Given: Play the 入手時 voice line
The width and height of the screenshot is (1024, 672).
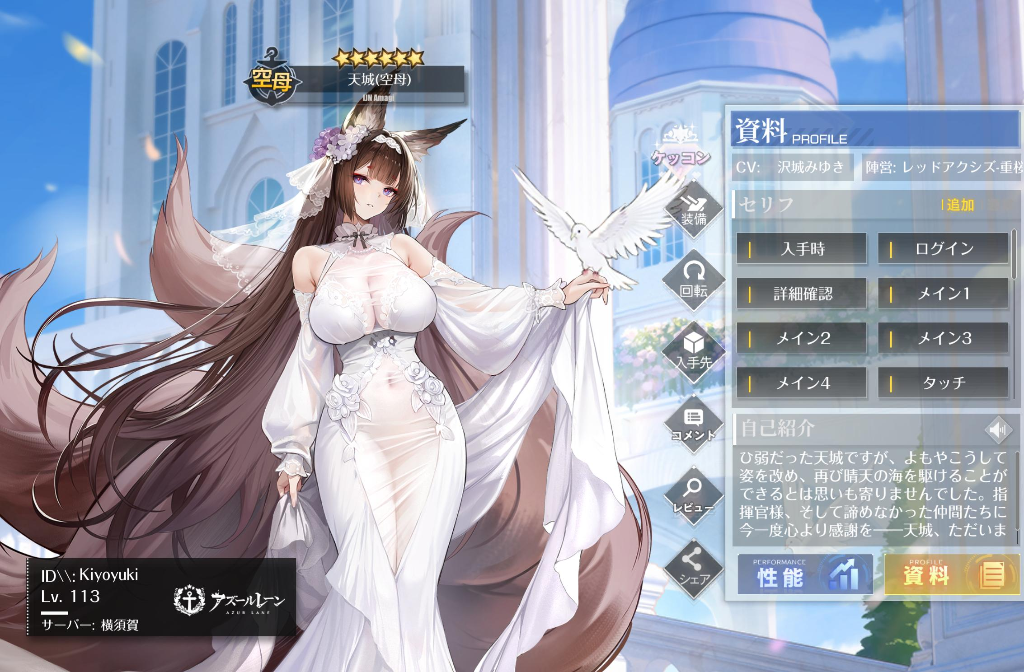Looking at the screenshot, I should pos(801,248).
